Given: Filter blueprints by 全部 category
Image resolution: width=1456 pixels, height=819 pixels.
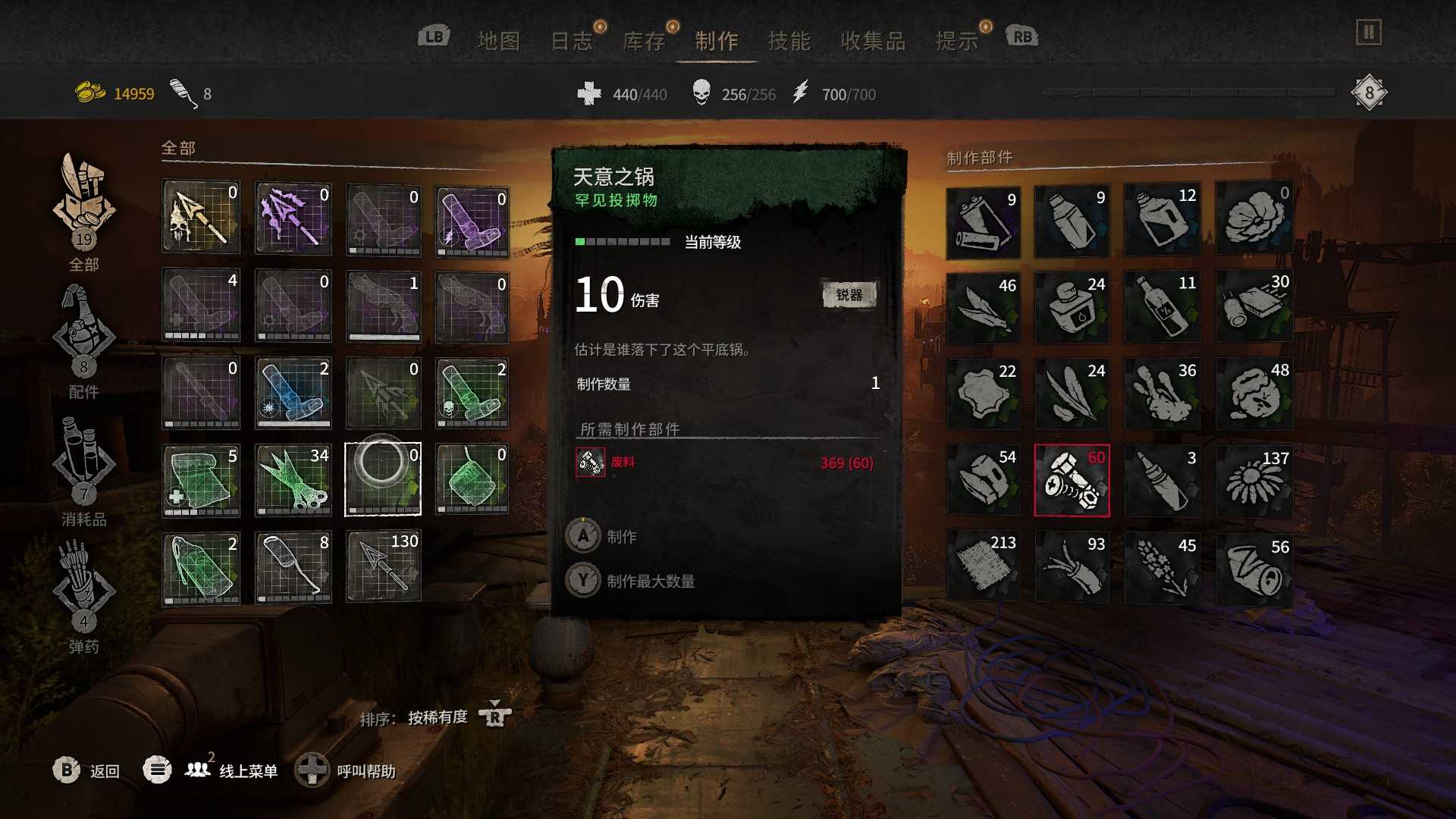Looking at the screenshot, I should (x=83, y=210).
